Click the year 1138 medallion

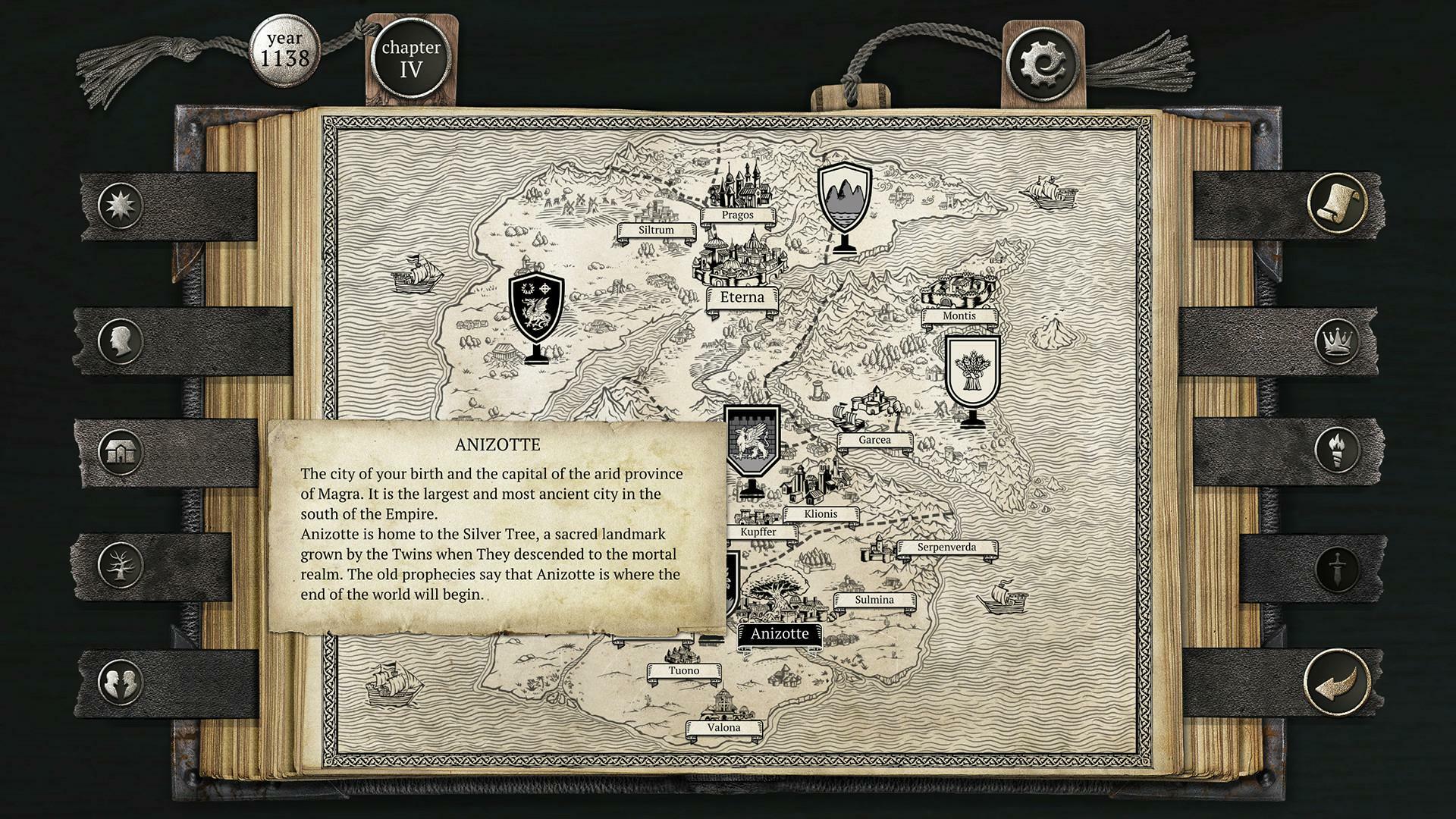(286, 52)
